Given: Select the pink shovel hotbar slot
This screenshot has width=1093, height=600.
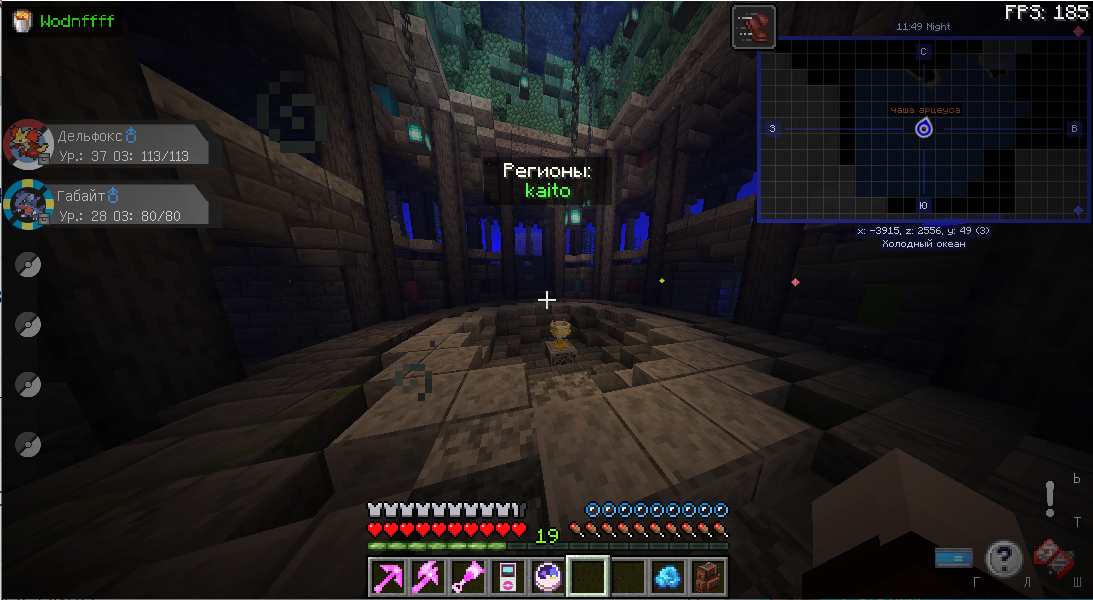Looking at the screenshot, I should click(467, 577).
